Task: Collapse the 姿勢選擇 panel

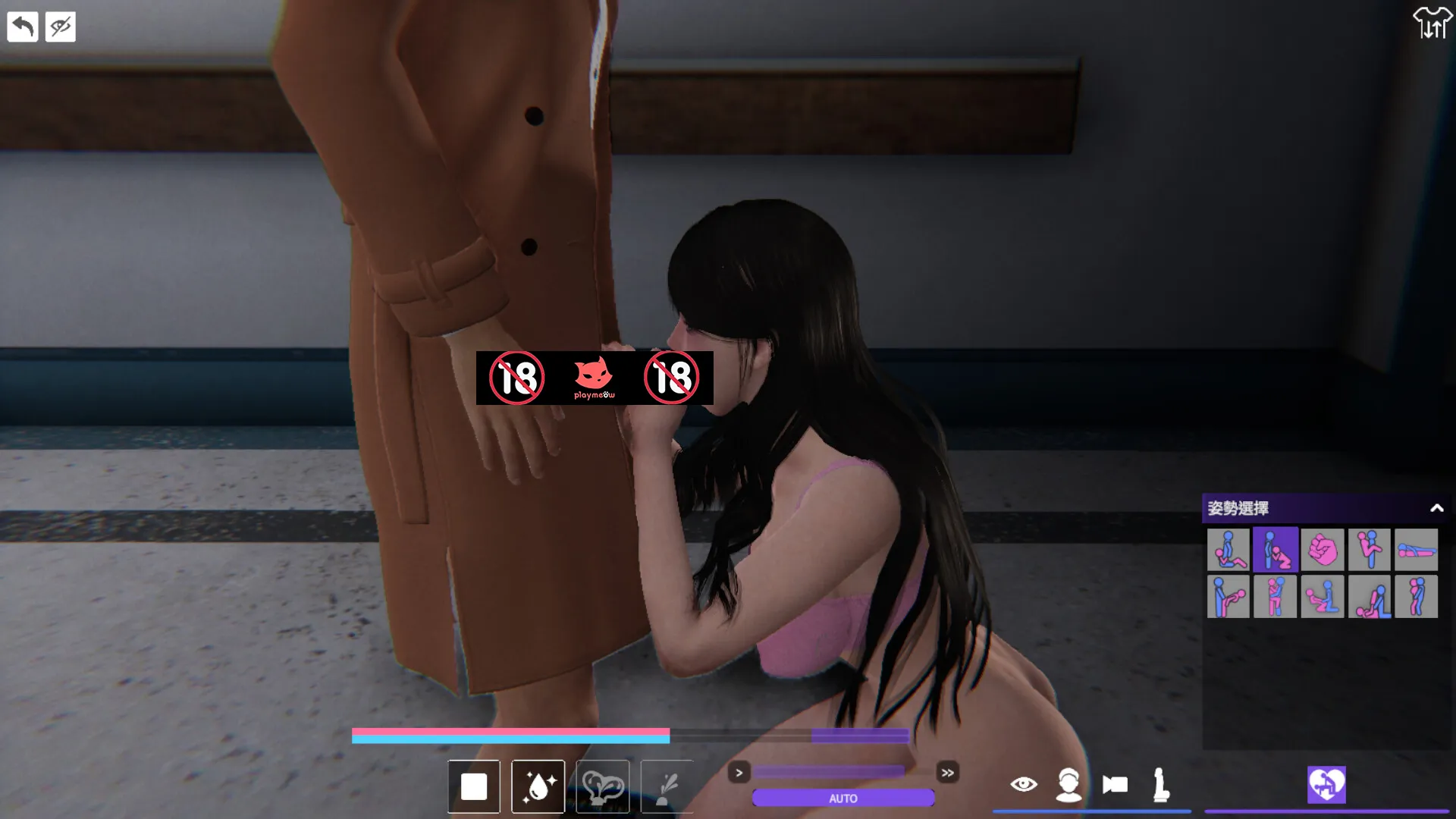Action: point(1437,509)
